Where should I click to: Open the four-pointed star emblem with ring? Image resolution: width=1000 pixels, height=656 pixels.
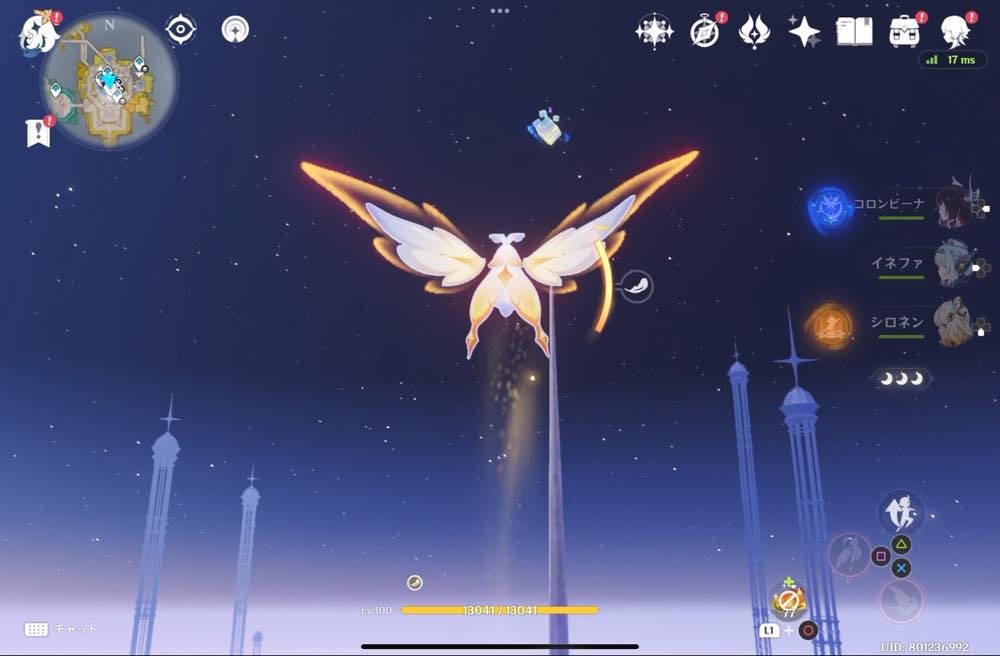pos(654,32)
